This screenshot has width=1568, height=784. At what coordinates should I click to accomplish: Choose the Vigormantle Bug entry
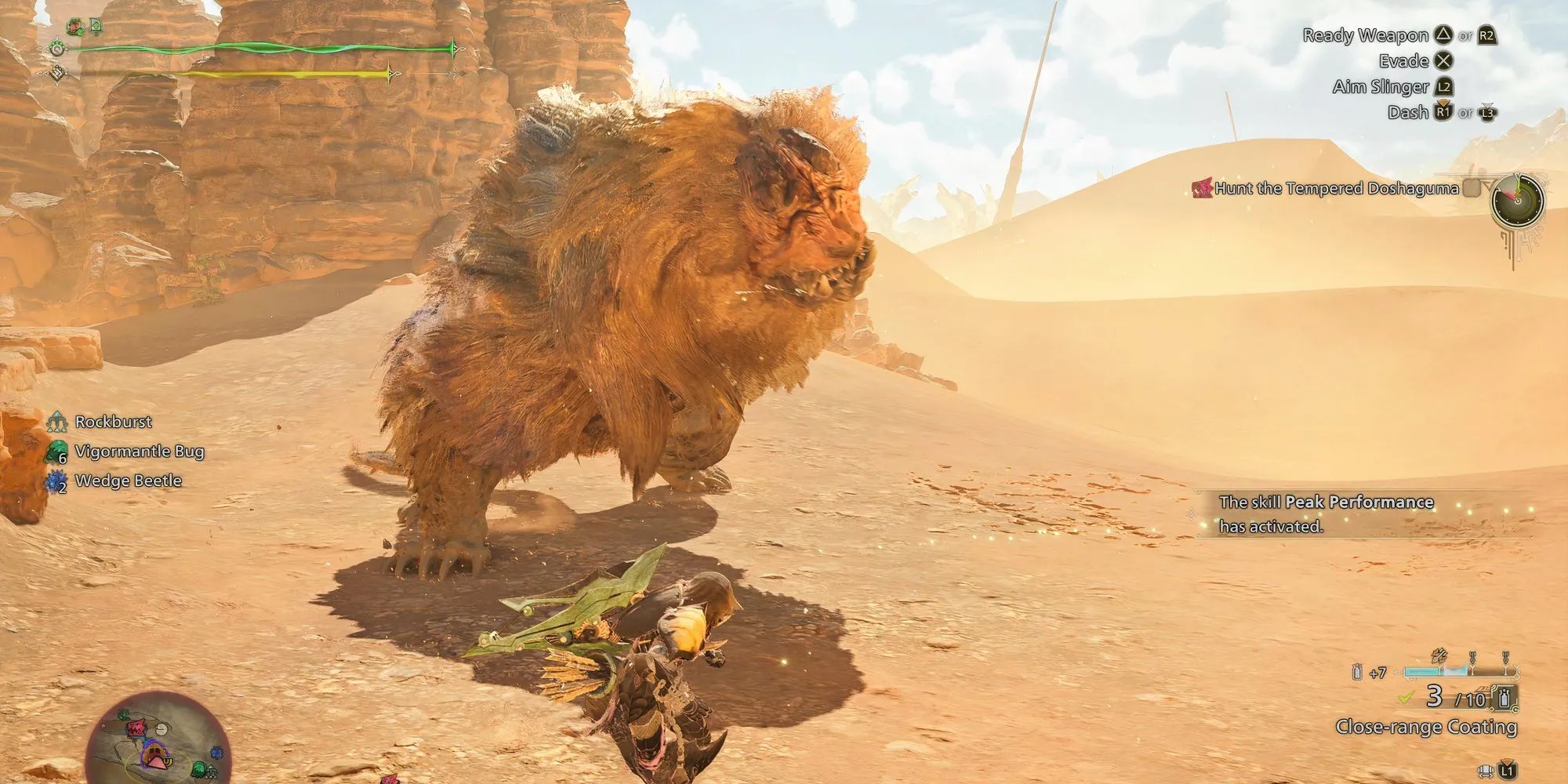tap(139, 452)
